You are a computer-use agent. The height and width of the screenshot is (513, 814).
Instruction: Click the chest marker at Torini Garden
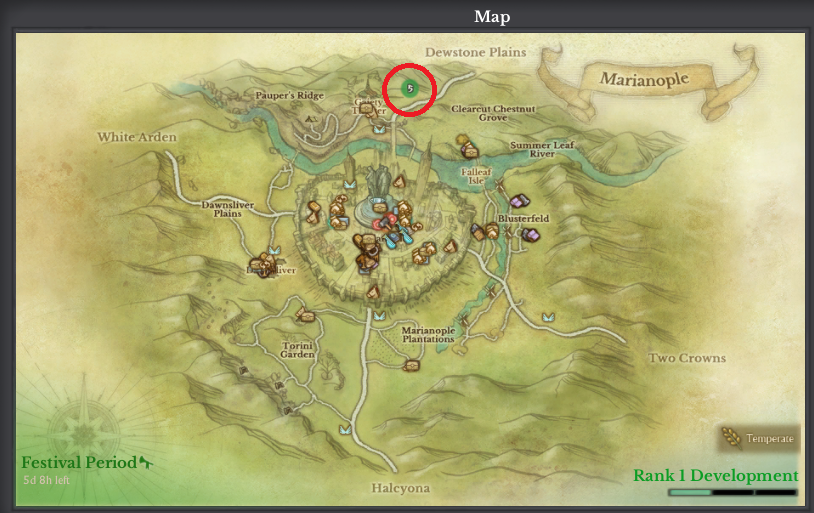(306, 316)
